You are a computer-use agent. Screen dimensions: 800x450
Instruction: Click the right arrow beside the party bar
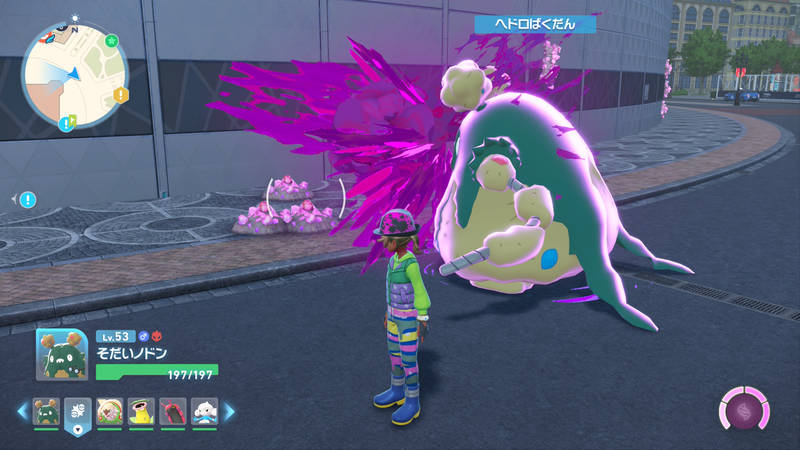228,411
